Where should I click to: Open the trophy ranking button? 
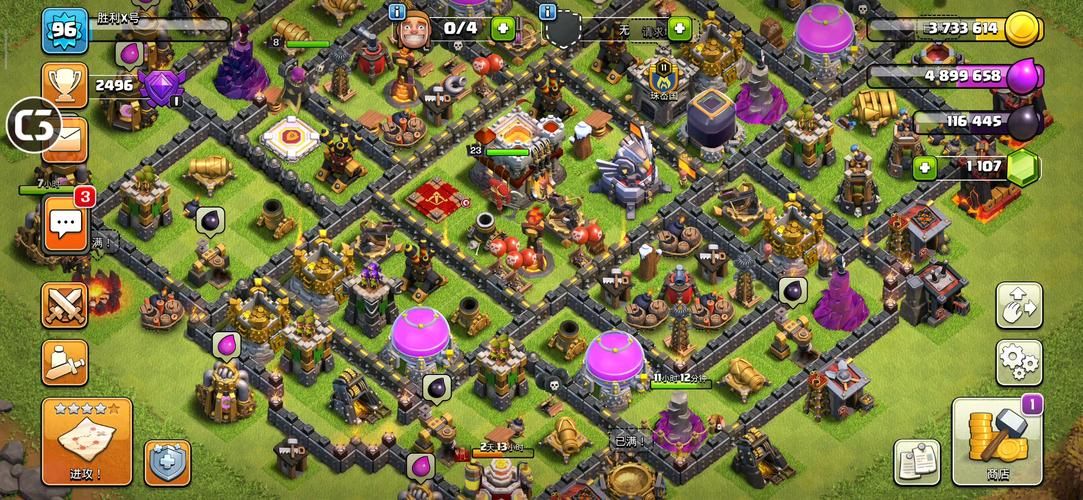pyautogui.click(x=65, y=85)
